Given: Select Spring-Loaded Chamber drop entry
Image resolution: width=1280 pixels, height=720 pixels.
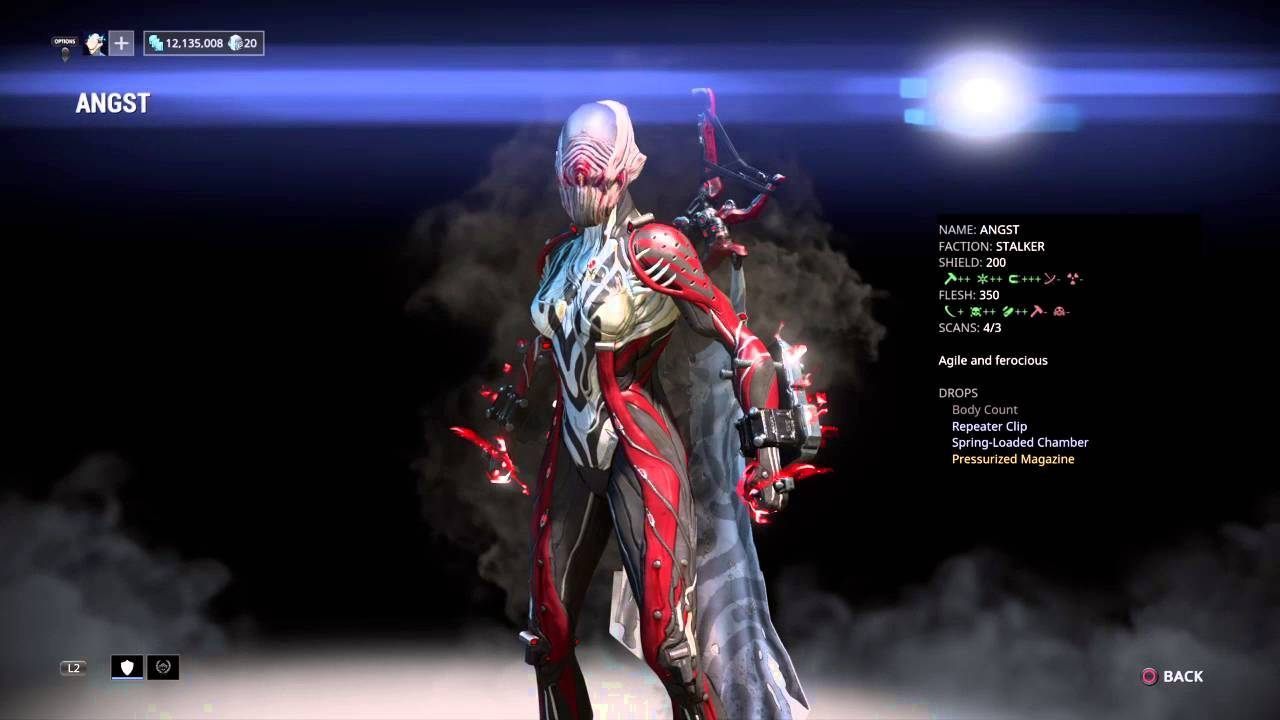Looking at the screenshot, I should pos(1019,442).
